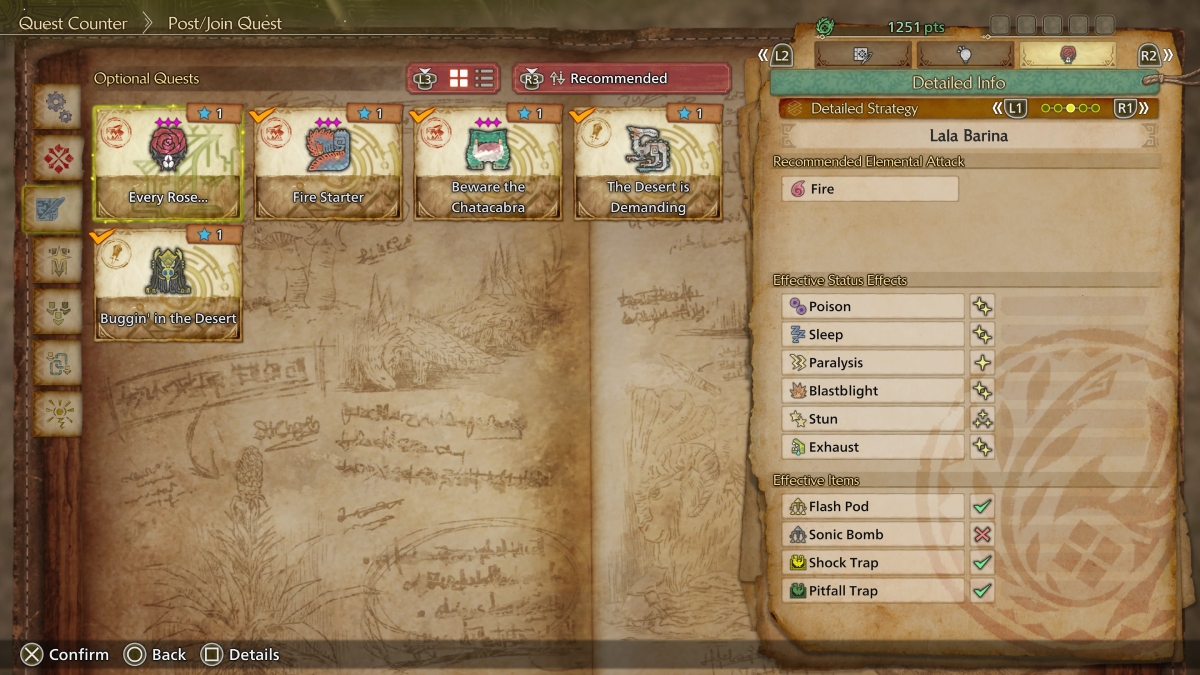Switch quest layout to list view
The image size is (1200, 675).
click(x=484, y=78)
